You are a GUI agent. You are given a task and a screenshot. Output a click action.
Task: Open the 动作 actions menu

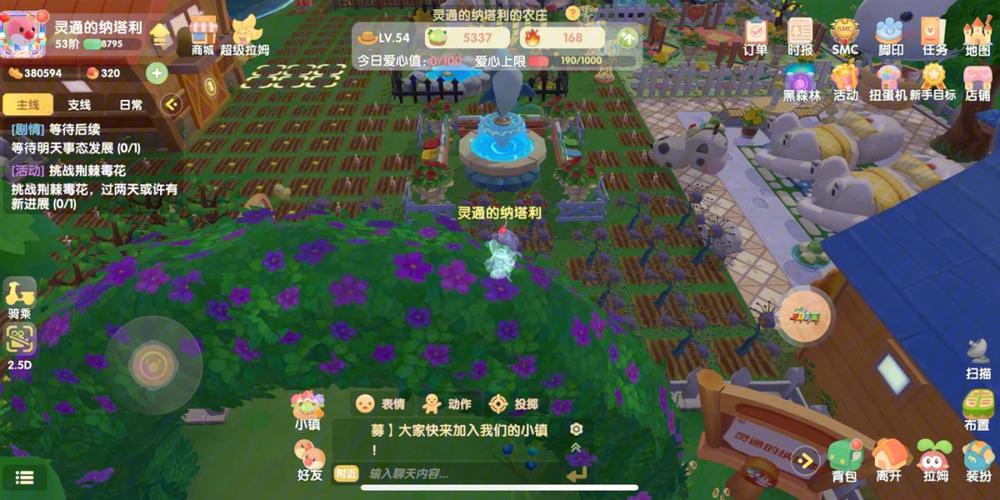point(446,404)
